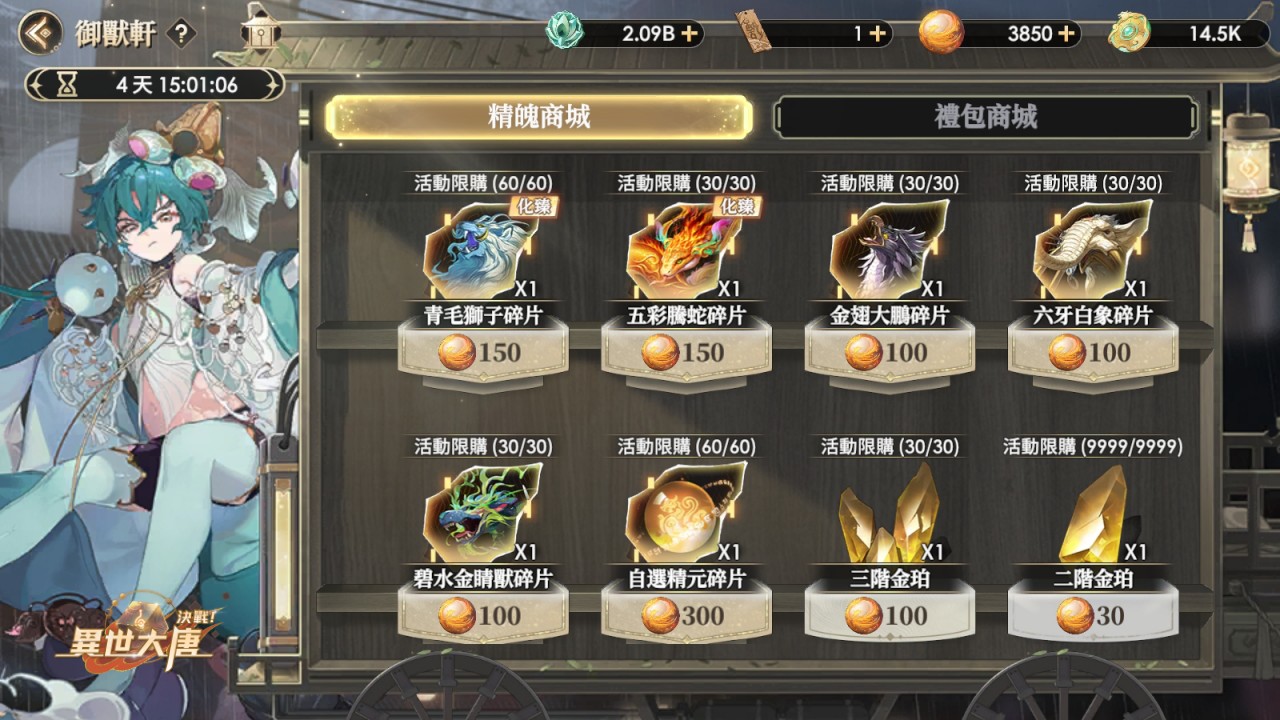Click the 300 price button under 自選精元碎片
1280x720 pixels.
point(687,617)
